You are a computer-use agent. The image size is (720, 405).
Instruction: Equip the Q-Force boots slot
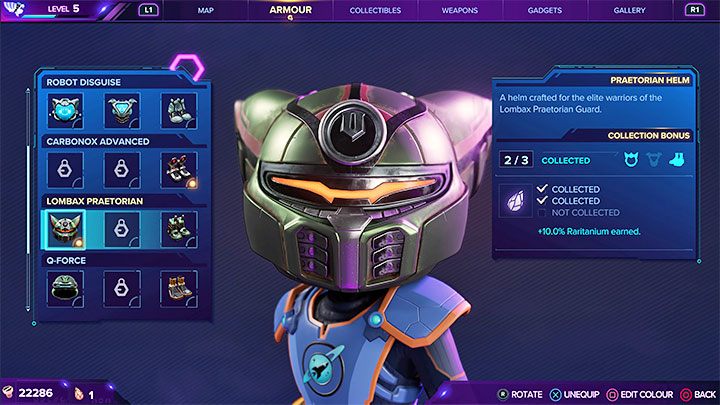(179, 289)
